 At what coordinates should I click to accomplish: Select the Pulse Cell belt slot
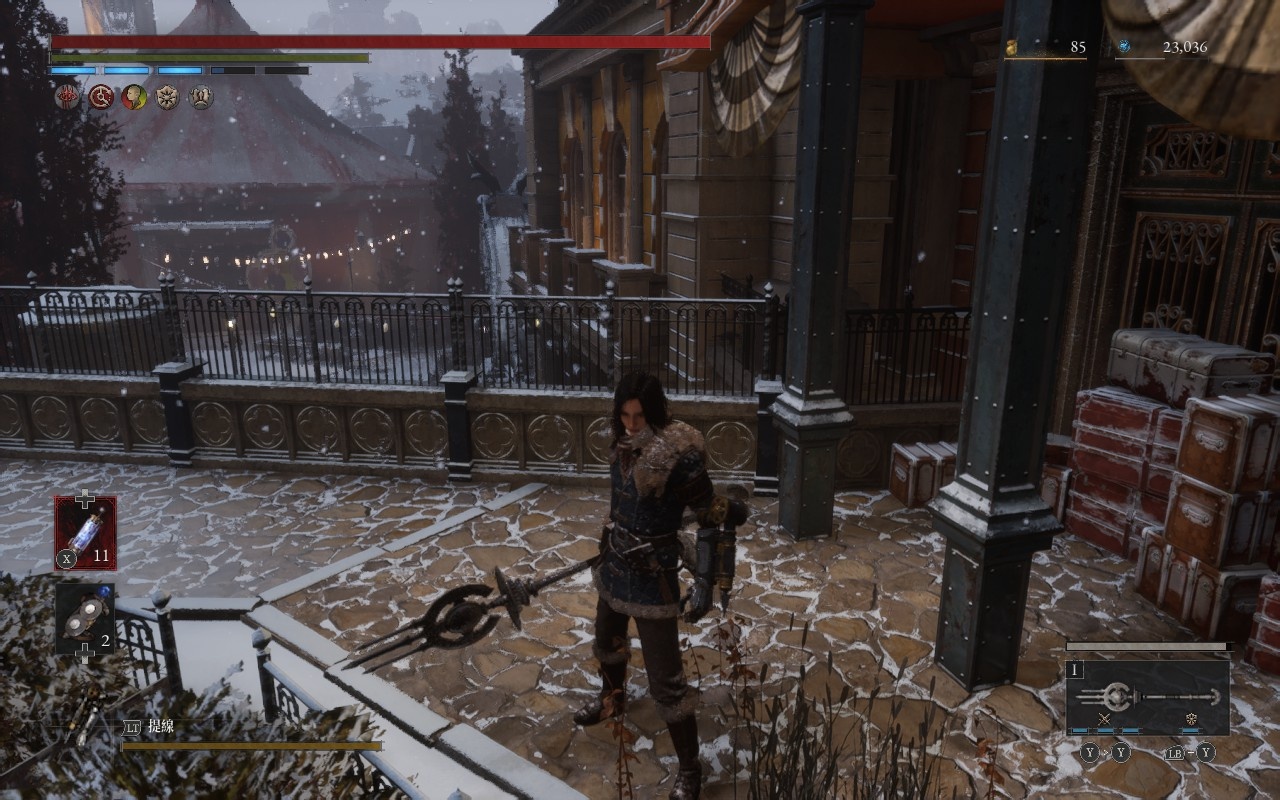tap(85, 532)
